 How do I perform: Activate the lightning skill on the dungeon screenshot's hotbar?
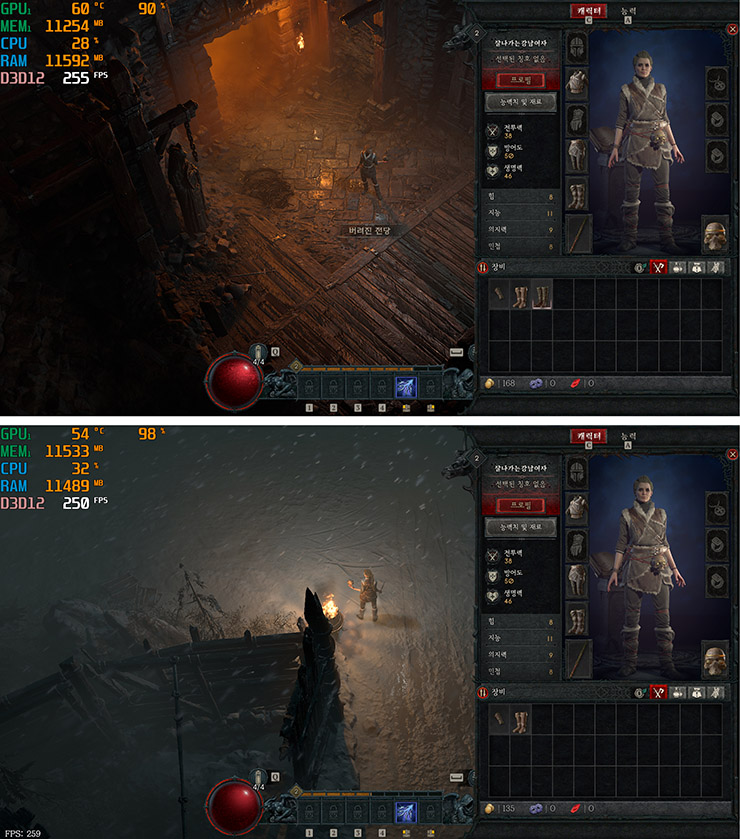click(x=406, y=387)
